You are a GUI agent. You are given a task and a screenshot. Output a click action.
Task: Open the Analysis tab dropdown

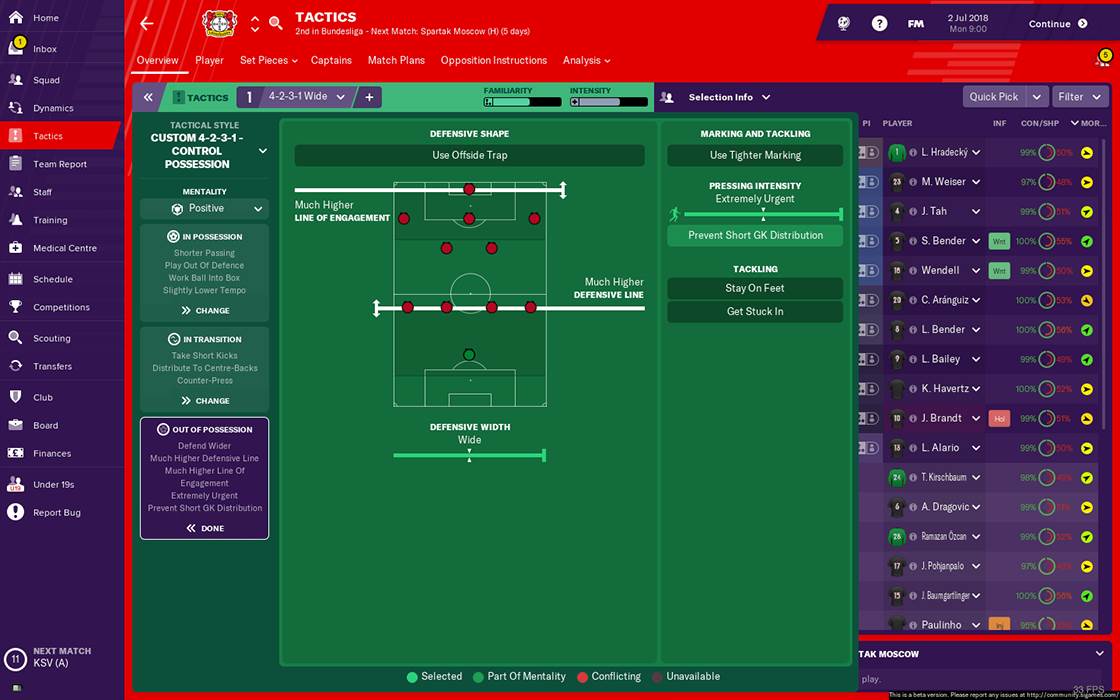point(586,60)
